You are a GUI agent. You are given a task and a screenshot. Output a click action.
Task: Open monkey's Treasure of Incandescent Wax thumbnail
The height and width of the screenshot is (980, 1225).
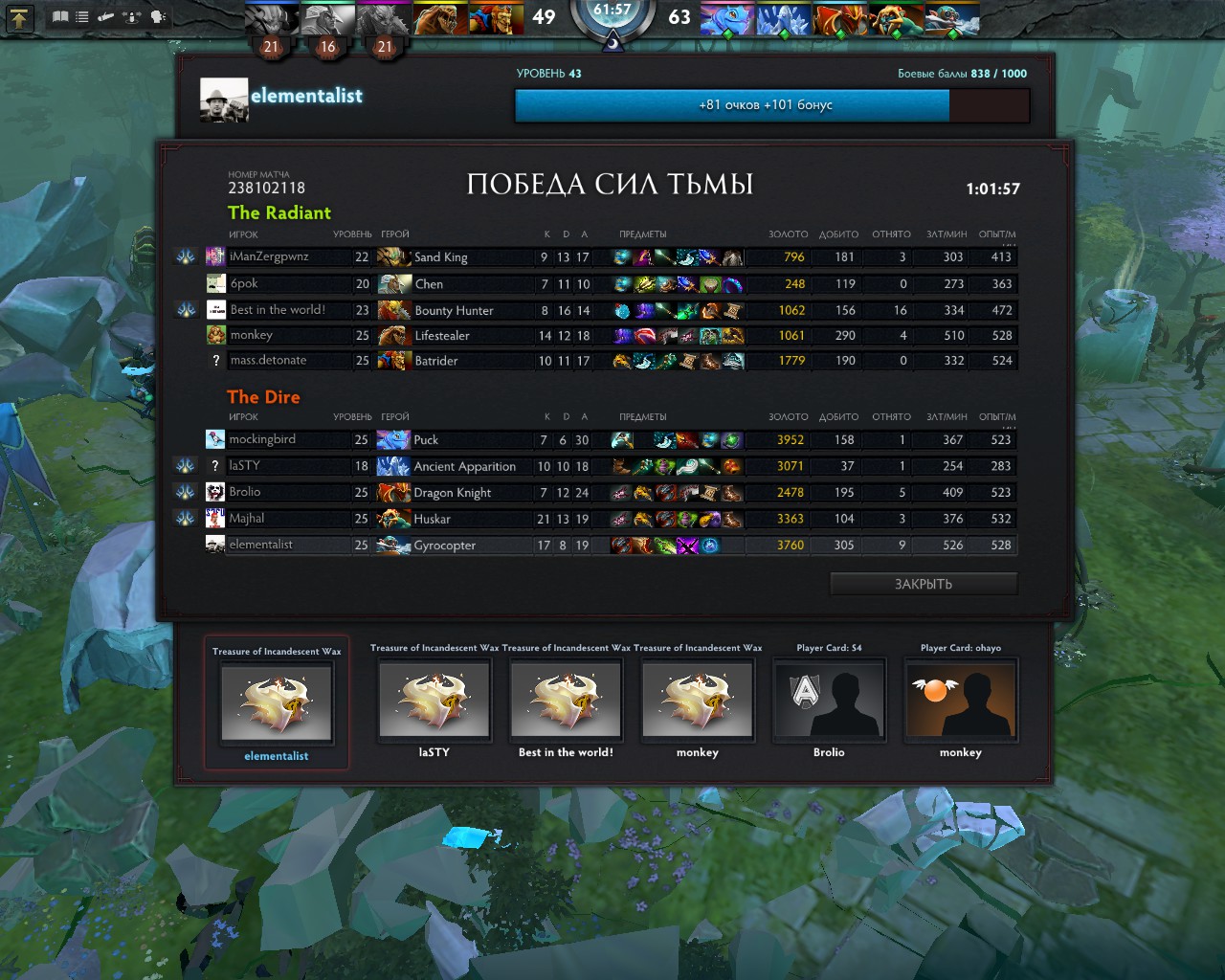[x=698, y=701]
